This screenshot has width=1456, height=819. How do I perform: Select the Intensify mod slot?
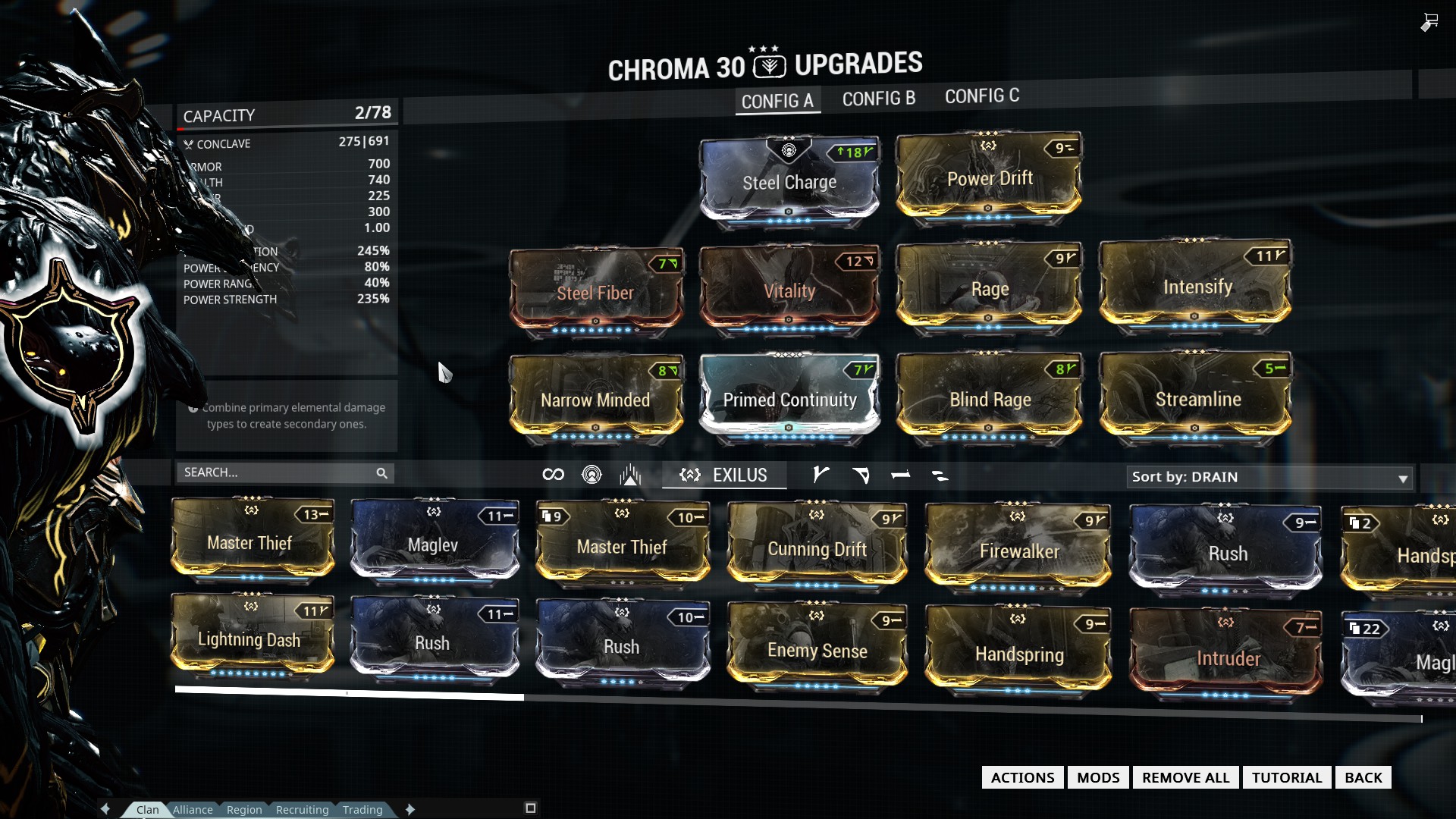(1196, 287)
